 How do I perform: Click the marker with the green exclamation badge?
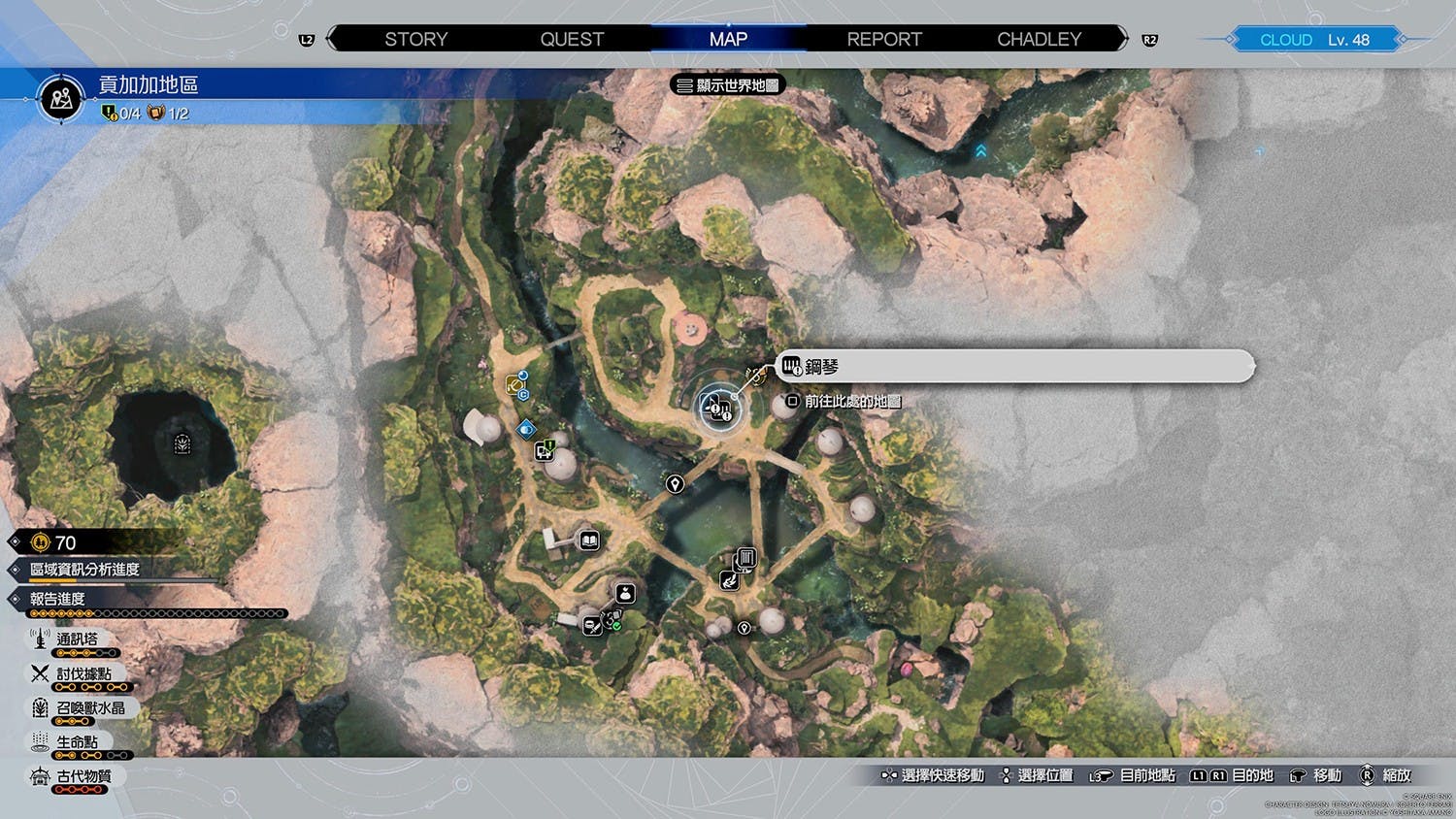546,449
